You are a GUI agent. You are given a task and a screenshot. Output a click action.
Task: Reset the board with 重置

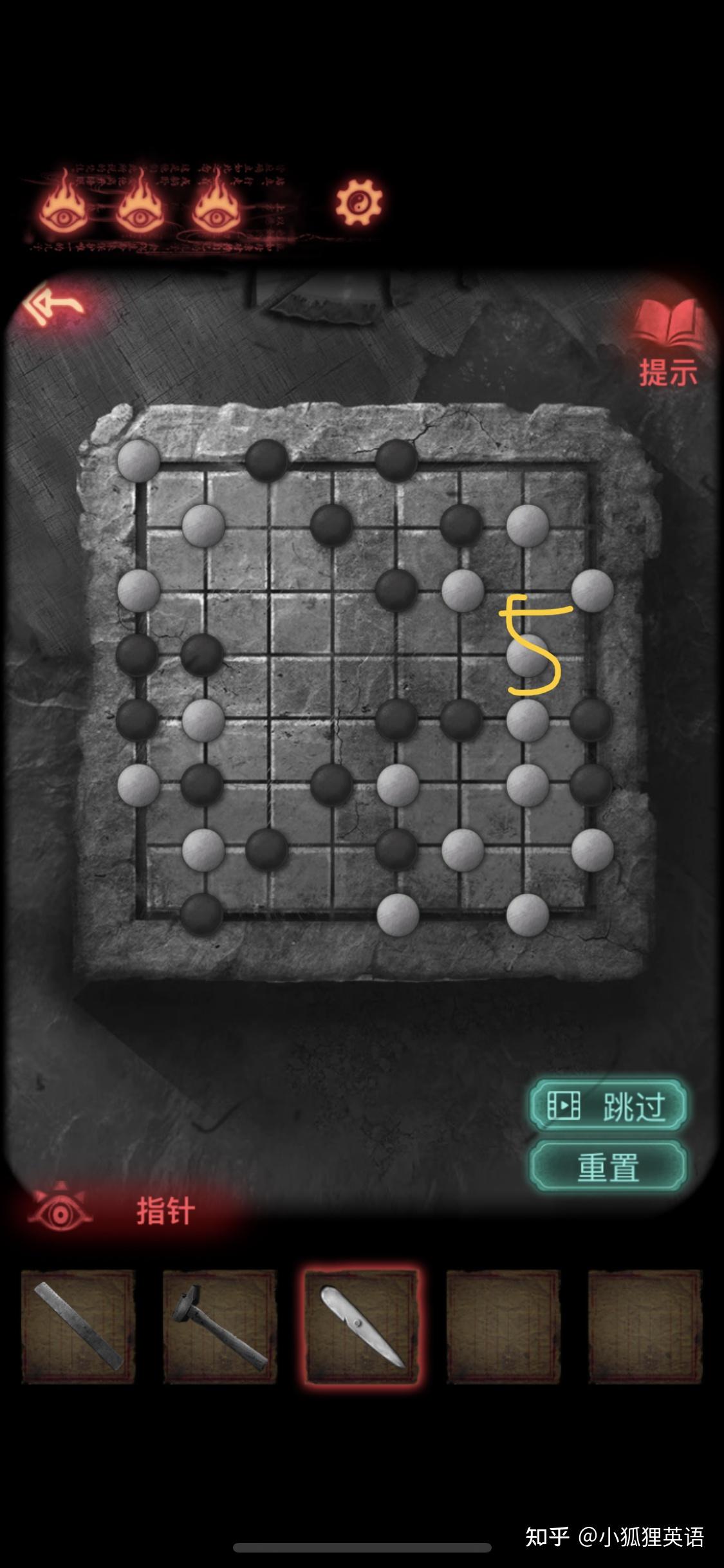click(x=608, y=1166)
